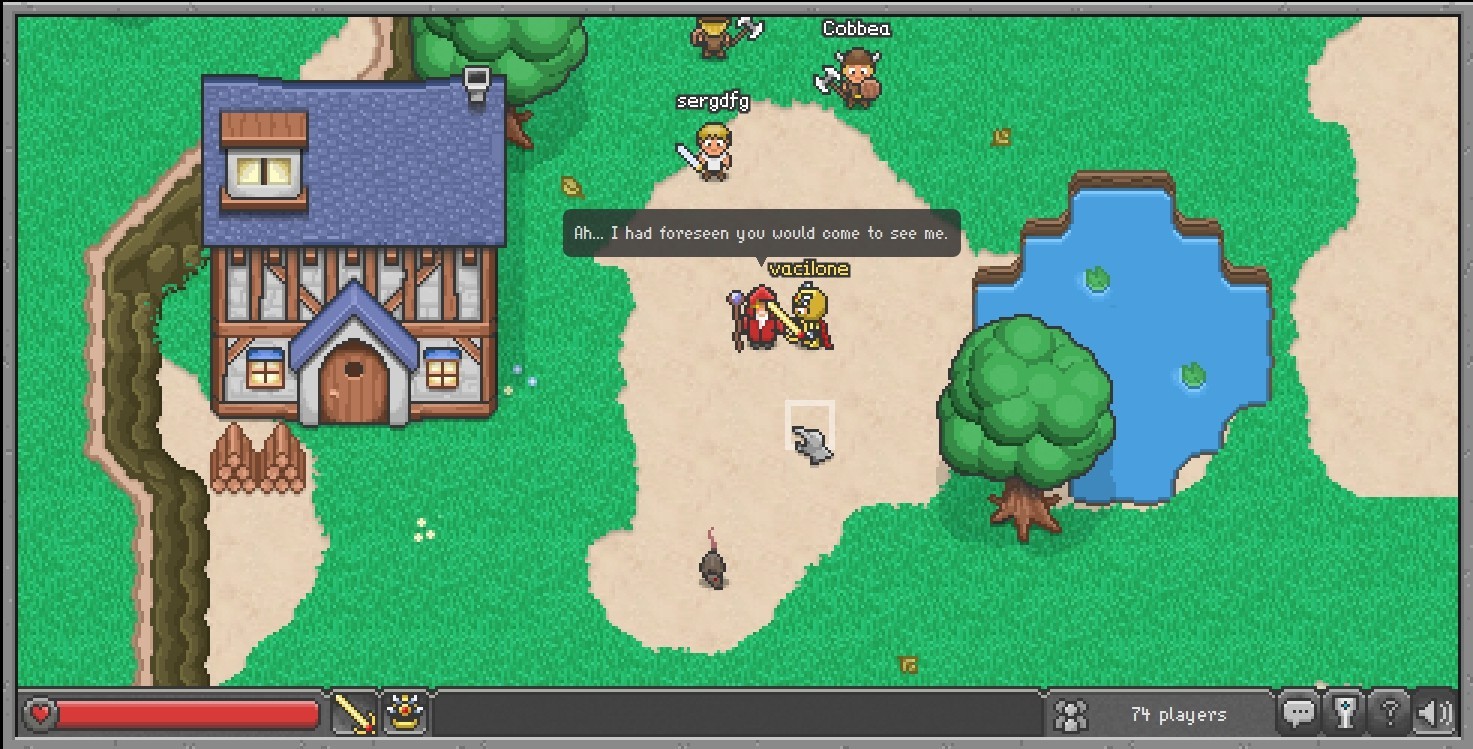Toggle the sound speaker button

click(1434, 713)
